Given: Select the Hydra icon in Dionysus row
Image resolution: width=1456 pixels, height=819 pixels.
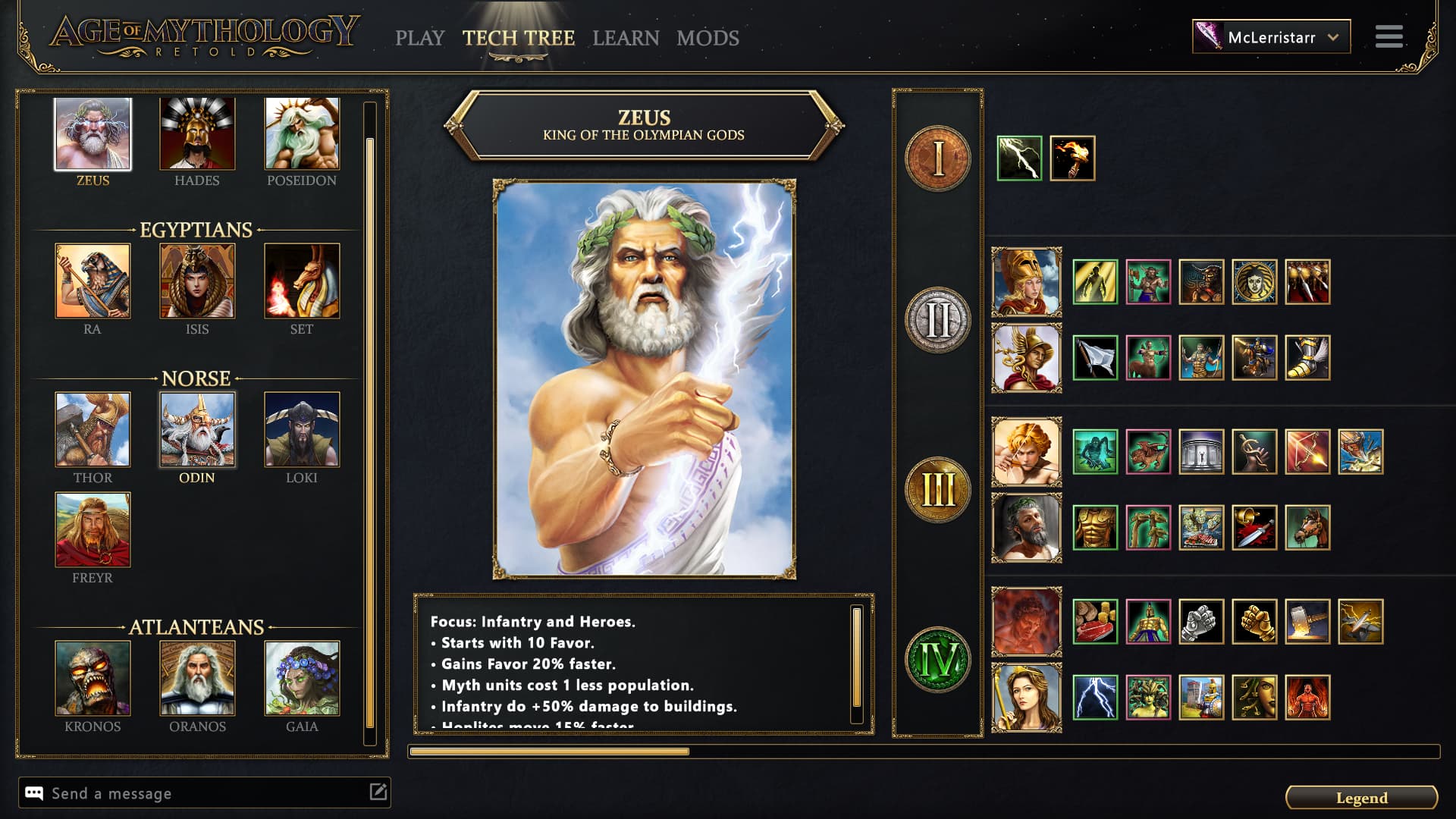Looking at the screenshot, I should pyautogui.click(x=1149, y=527).
